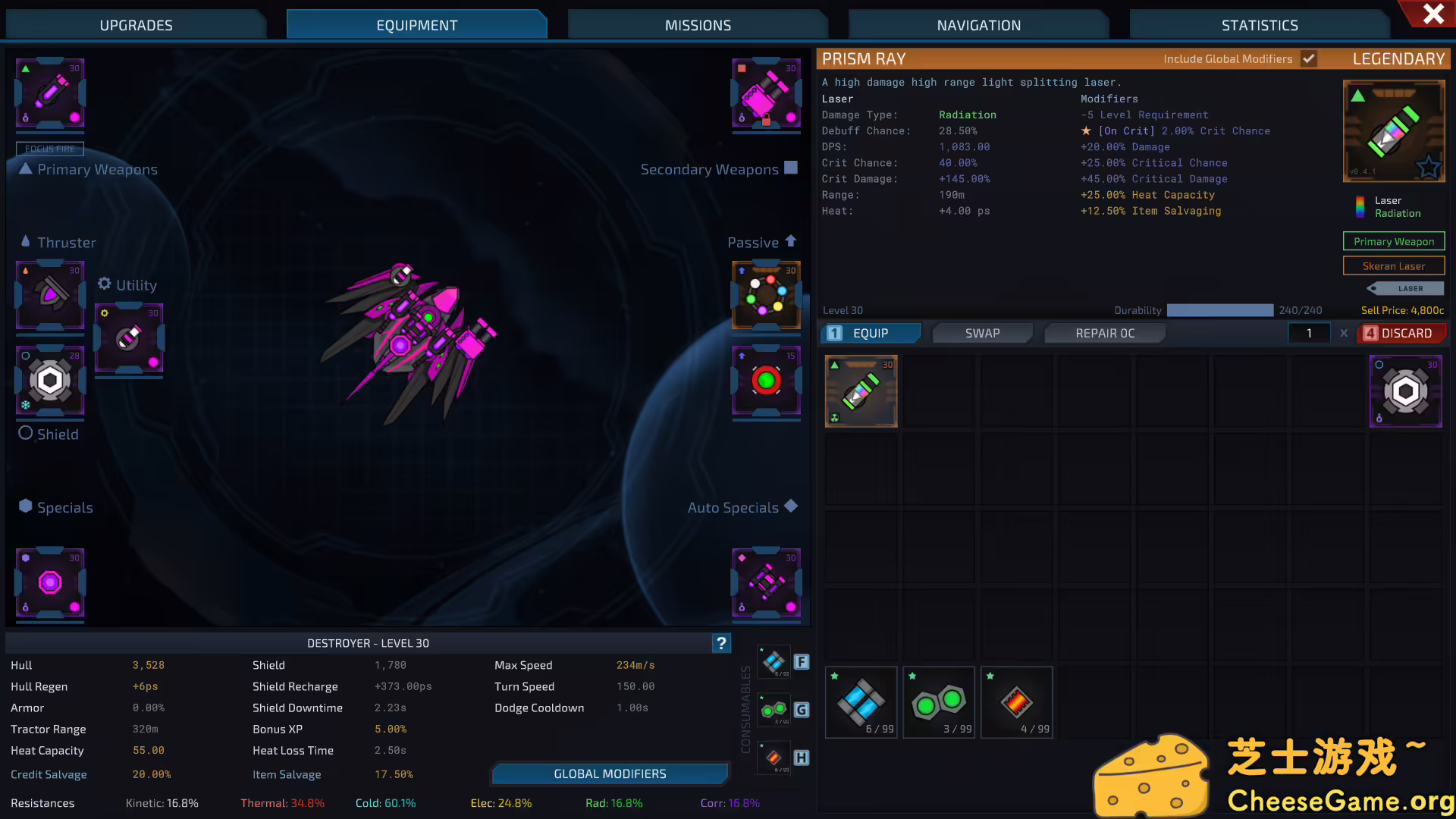Click the quantity field beside DISCARD
The image size is (1456, 819).
1310,333
